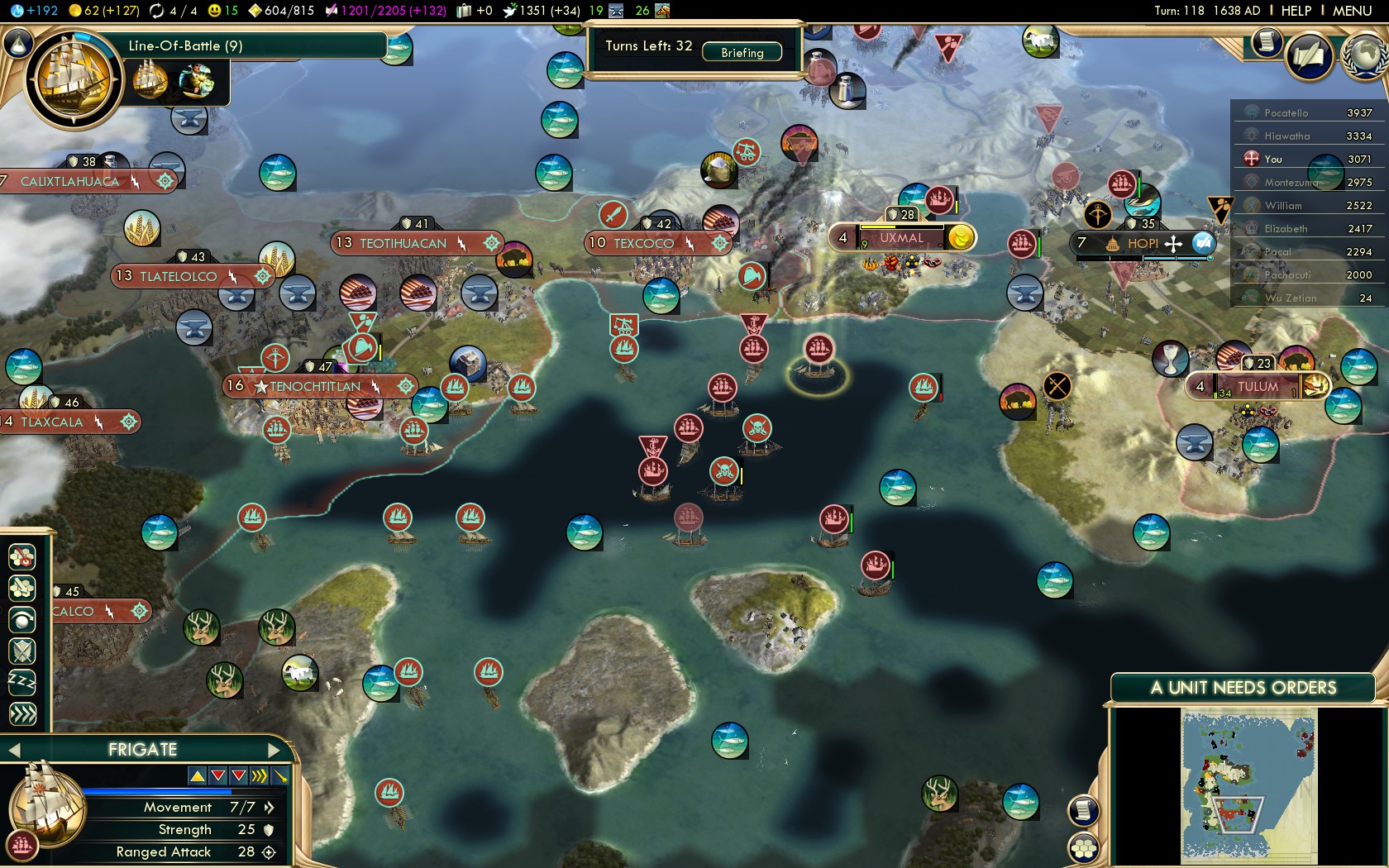The image size is (1389, 868).
Task: Activate the Frigate's ranged attack action
Action: tap(22, 619)
